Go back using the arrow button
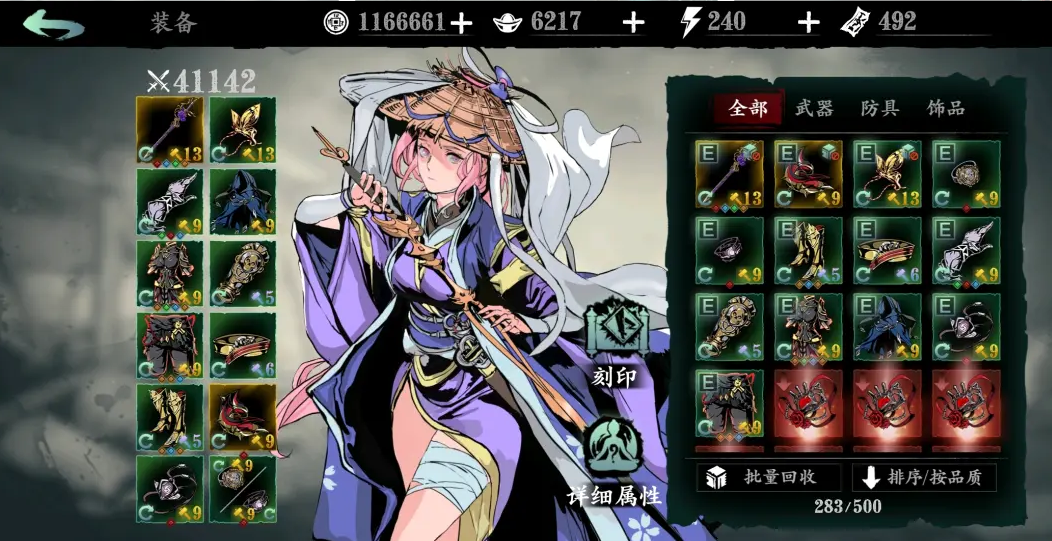1052x541 pixels. coord(52,23)
